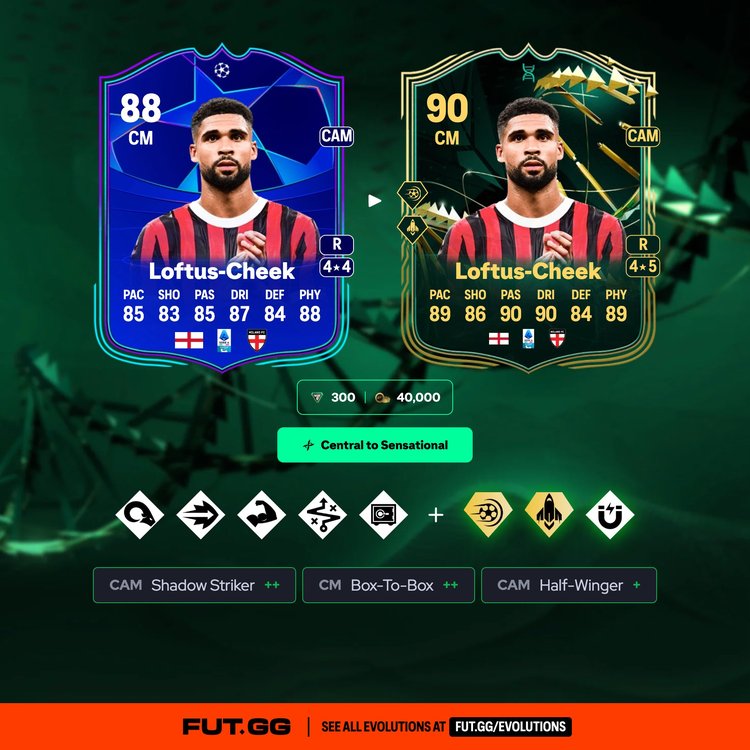Choose the Shadow Striker role chip
This screenshot has height=750, width=750.
click(195, 585)
